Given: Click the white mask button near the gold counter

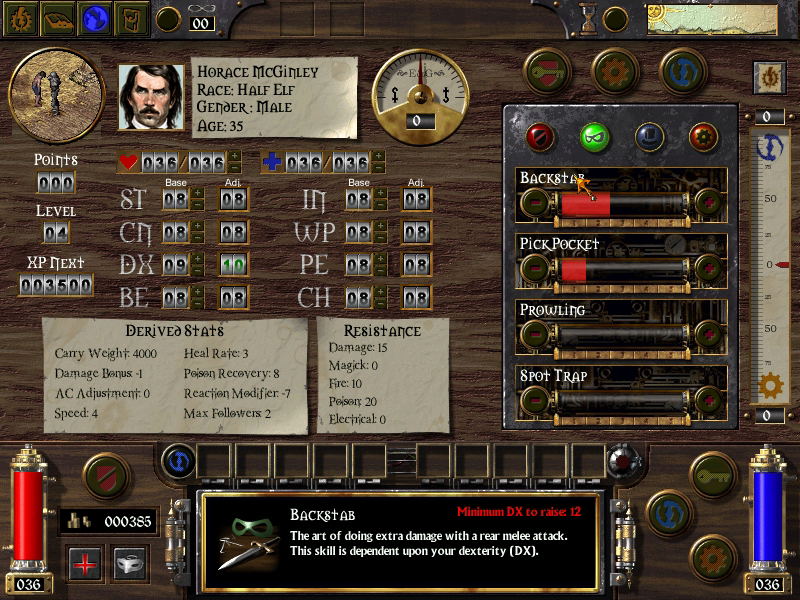Looking at the screenshot, I should point(130,562).
